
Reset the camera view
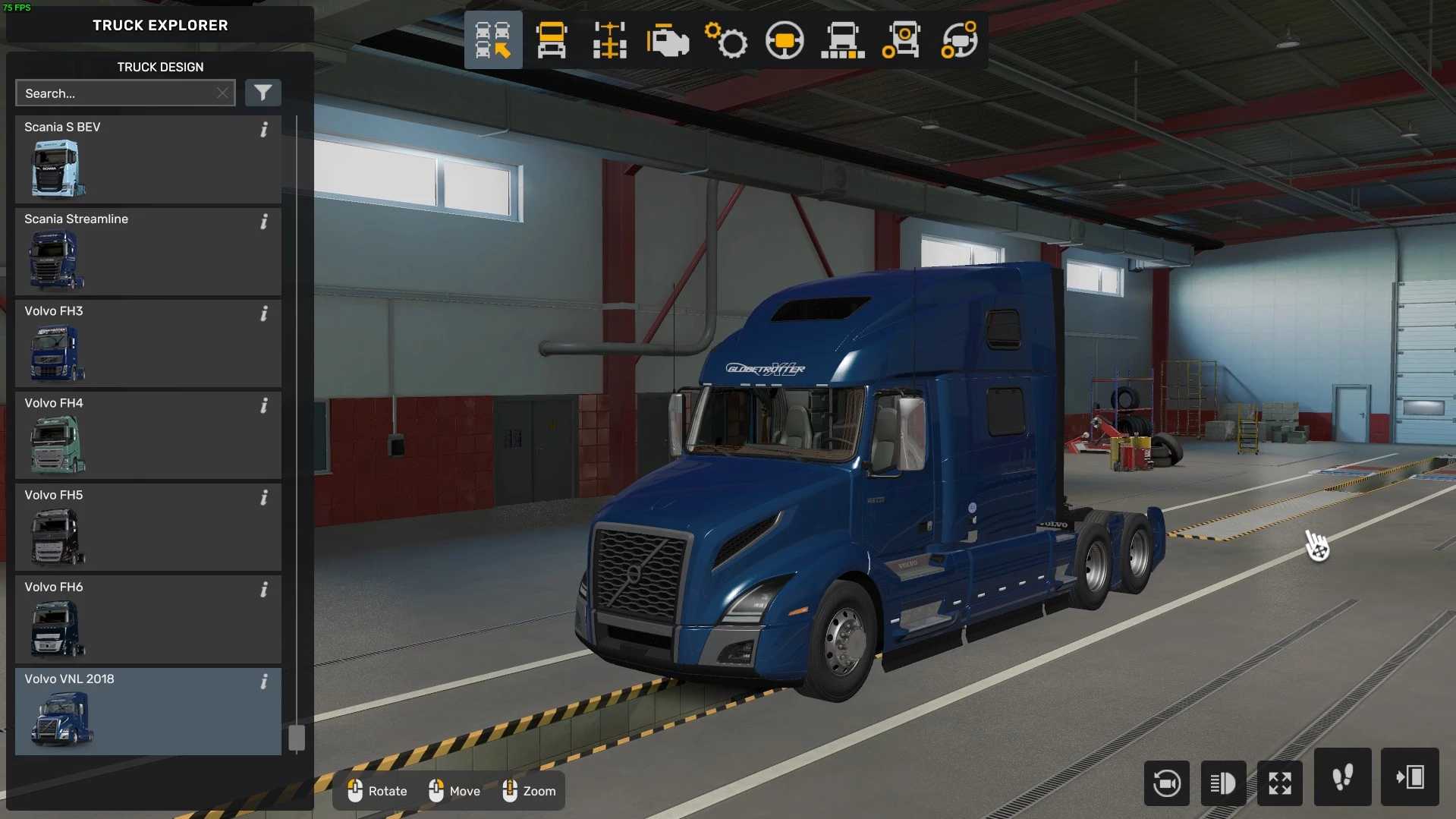[x=1166, y=783]
